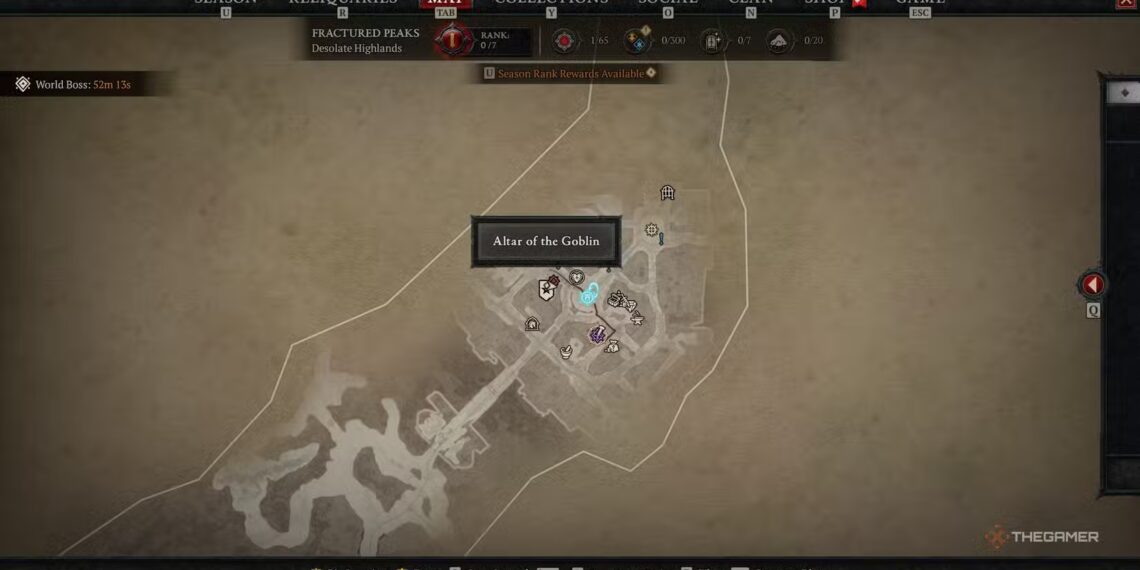Close the map with the red X
Viewport: 1140px width, 570px height.
(1125, 3)
